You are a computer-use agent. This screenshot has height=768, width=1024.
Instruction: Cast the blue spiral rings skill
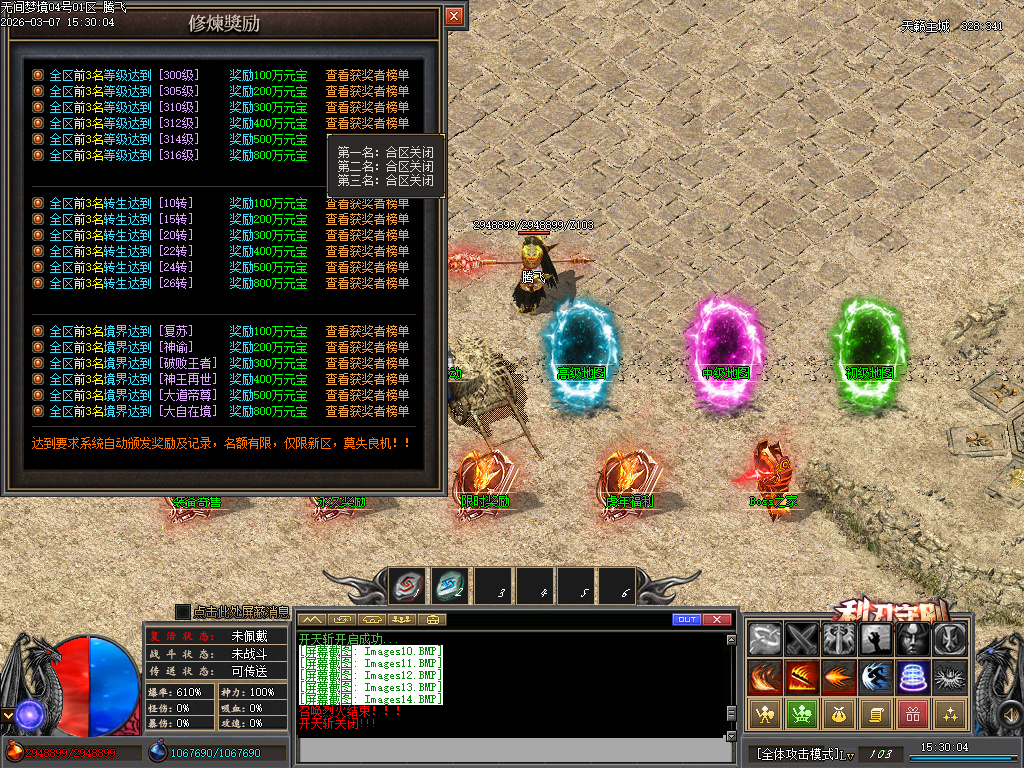(912, 677)
